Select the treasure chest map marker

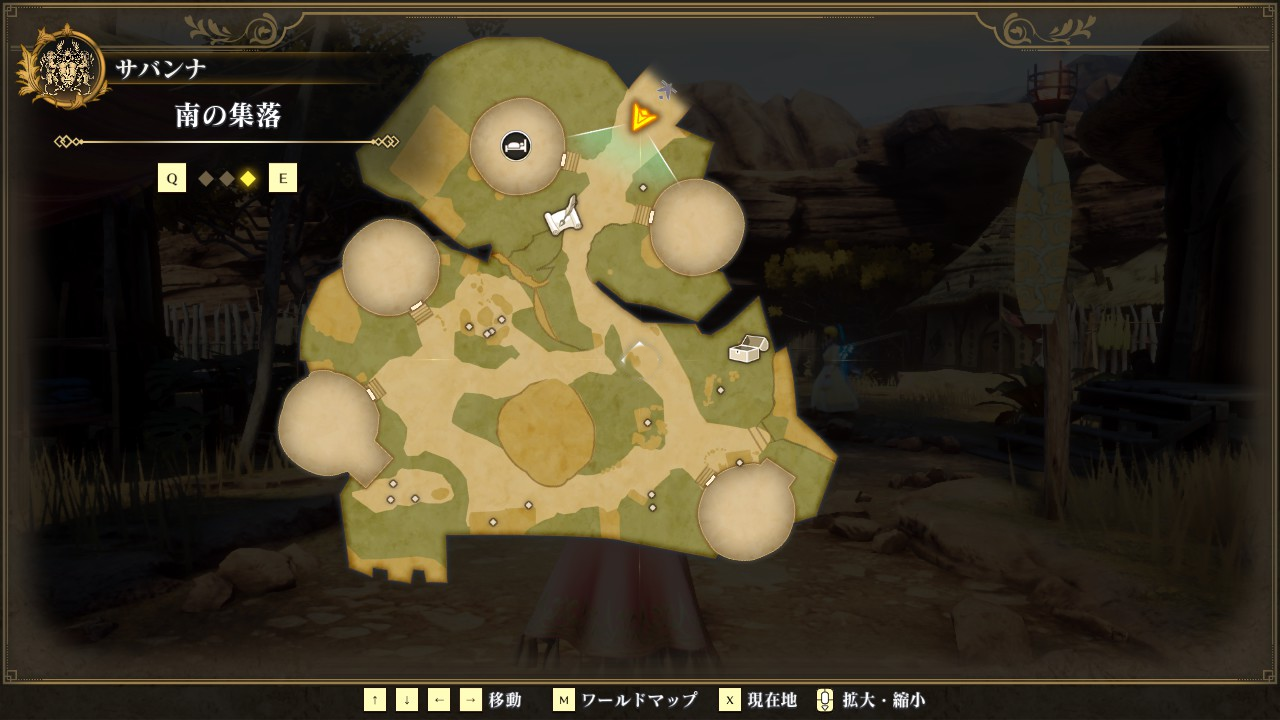tap(747, 348)
